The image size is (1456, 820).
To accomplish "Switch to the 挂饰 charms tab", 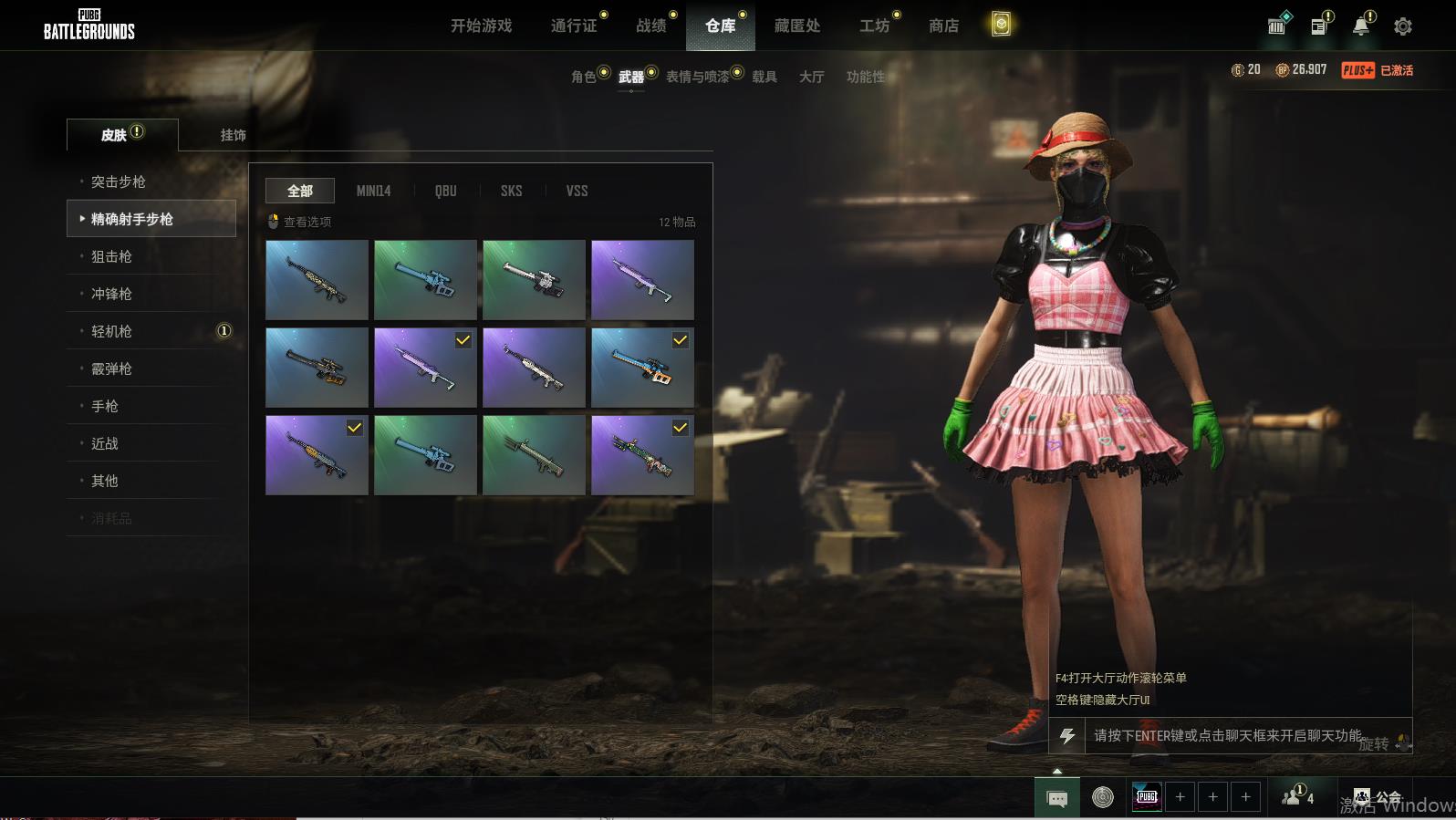I will (233, 135).
